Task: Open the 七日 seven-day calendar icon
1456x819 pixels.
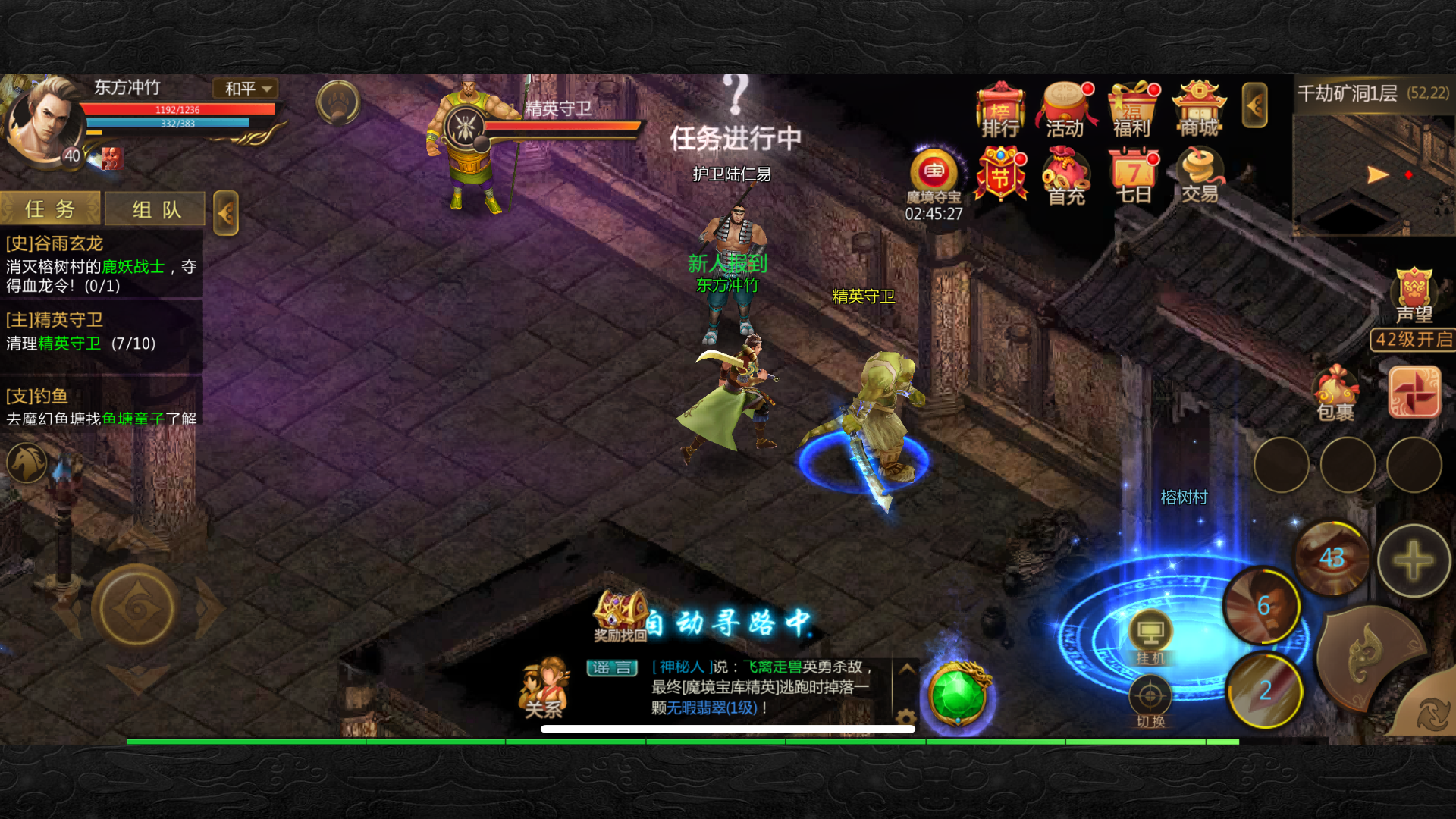Action: click(x=1133, y=177)
